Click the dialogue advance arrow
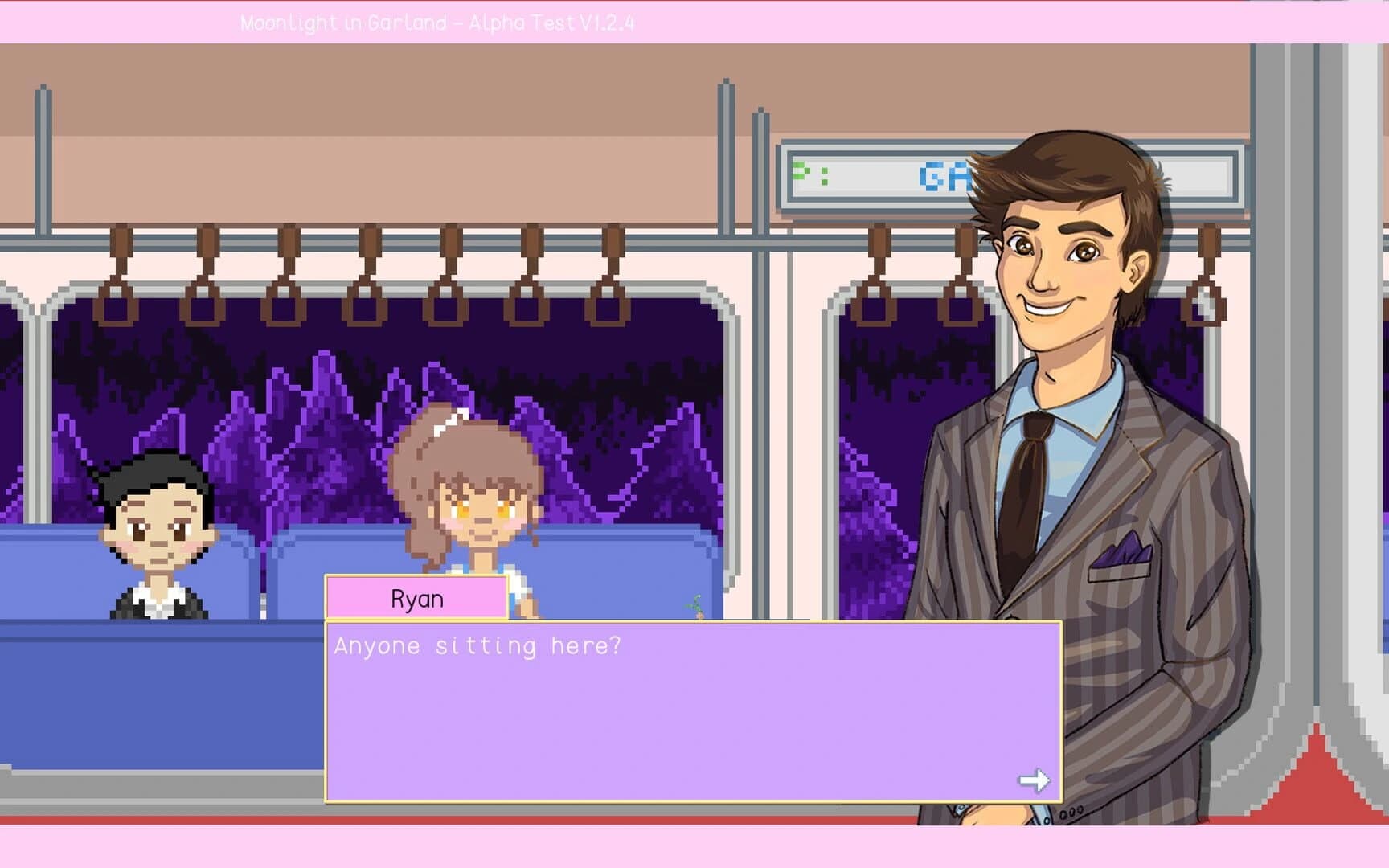 (x=1032, y=777)
